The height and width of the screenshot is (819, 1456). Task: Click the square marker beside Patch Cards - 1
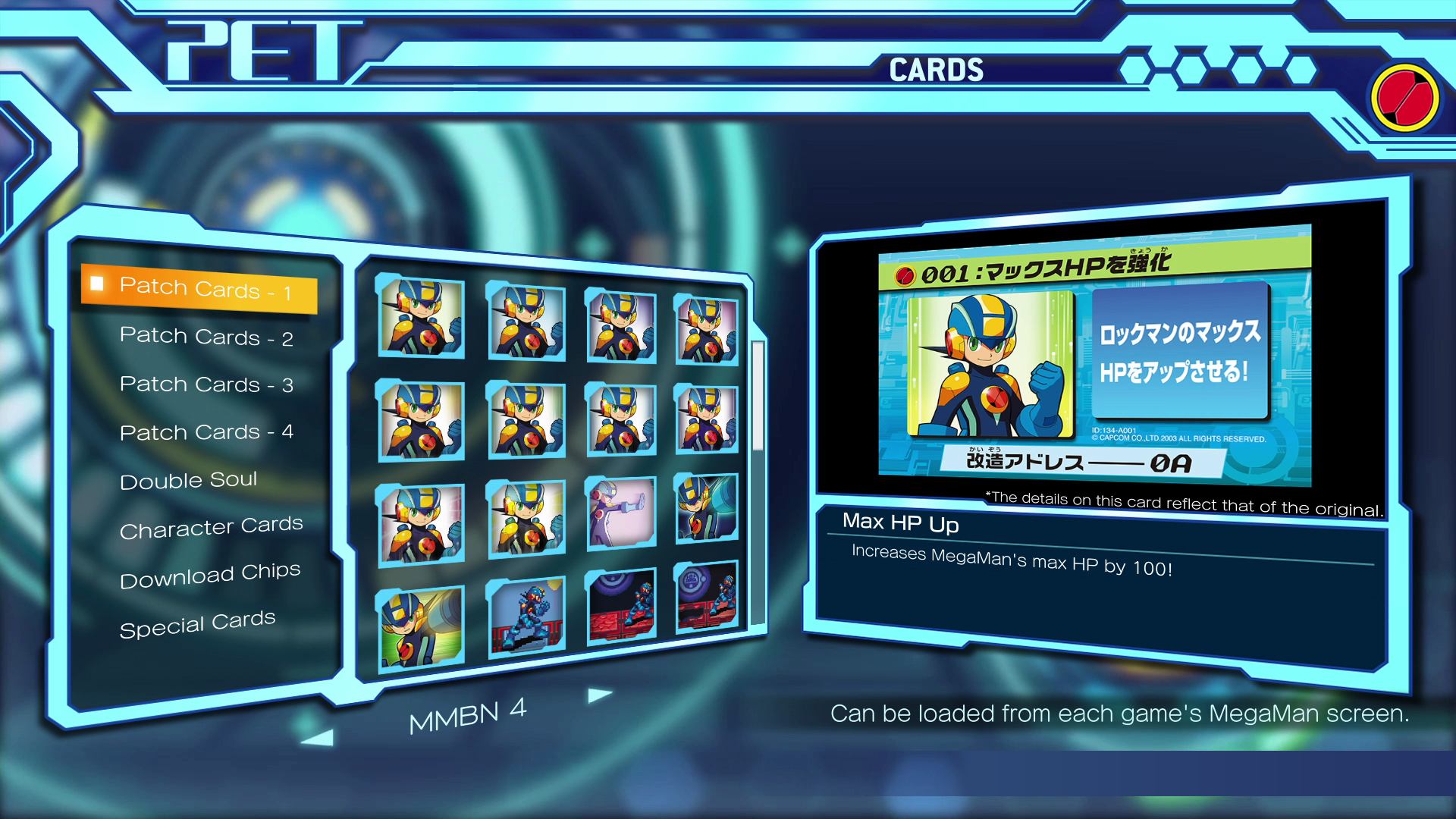click(97, 286)
